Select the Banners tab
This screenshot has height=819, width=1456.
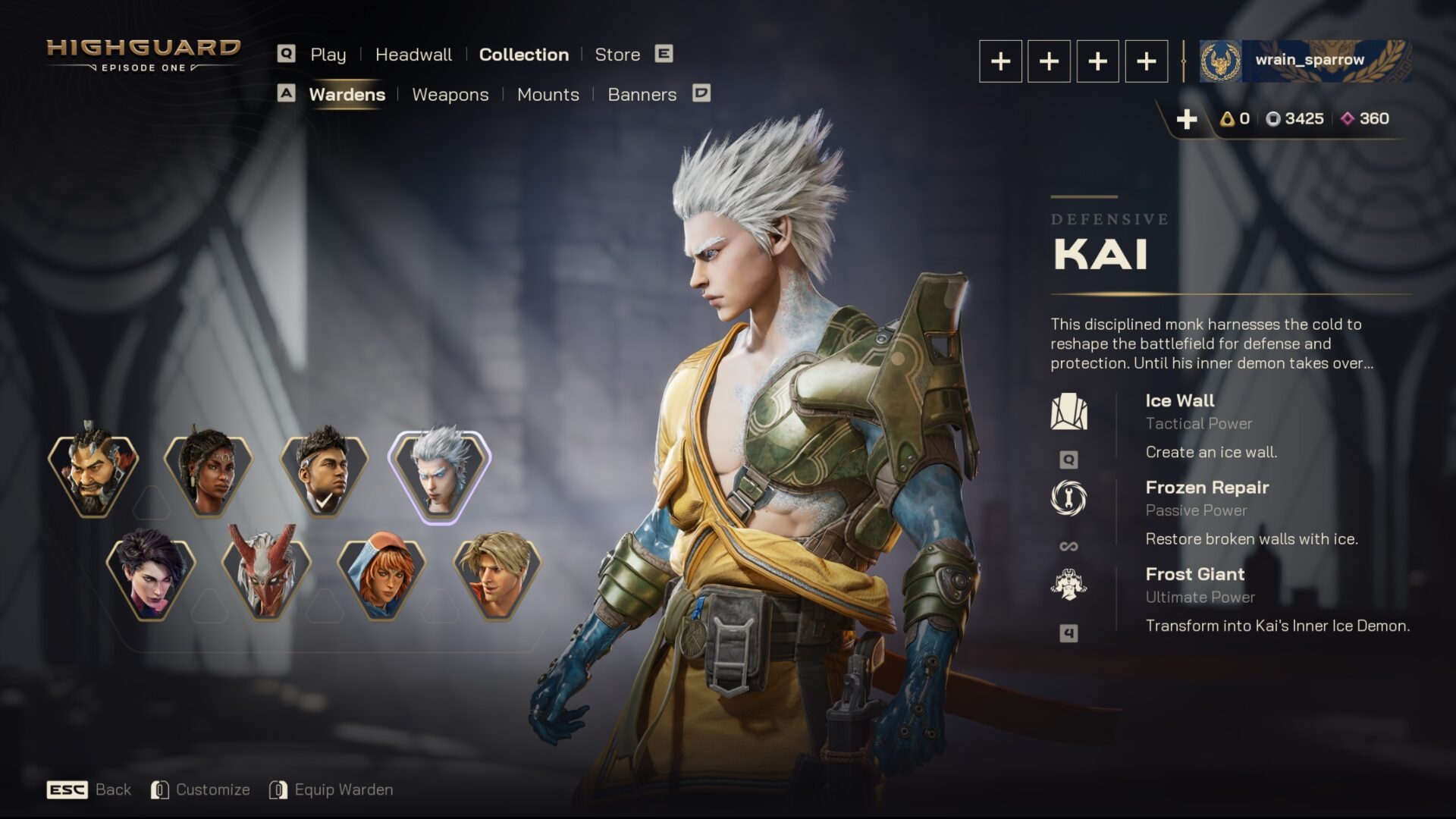coord(642,94)
